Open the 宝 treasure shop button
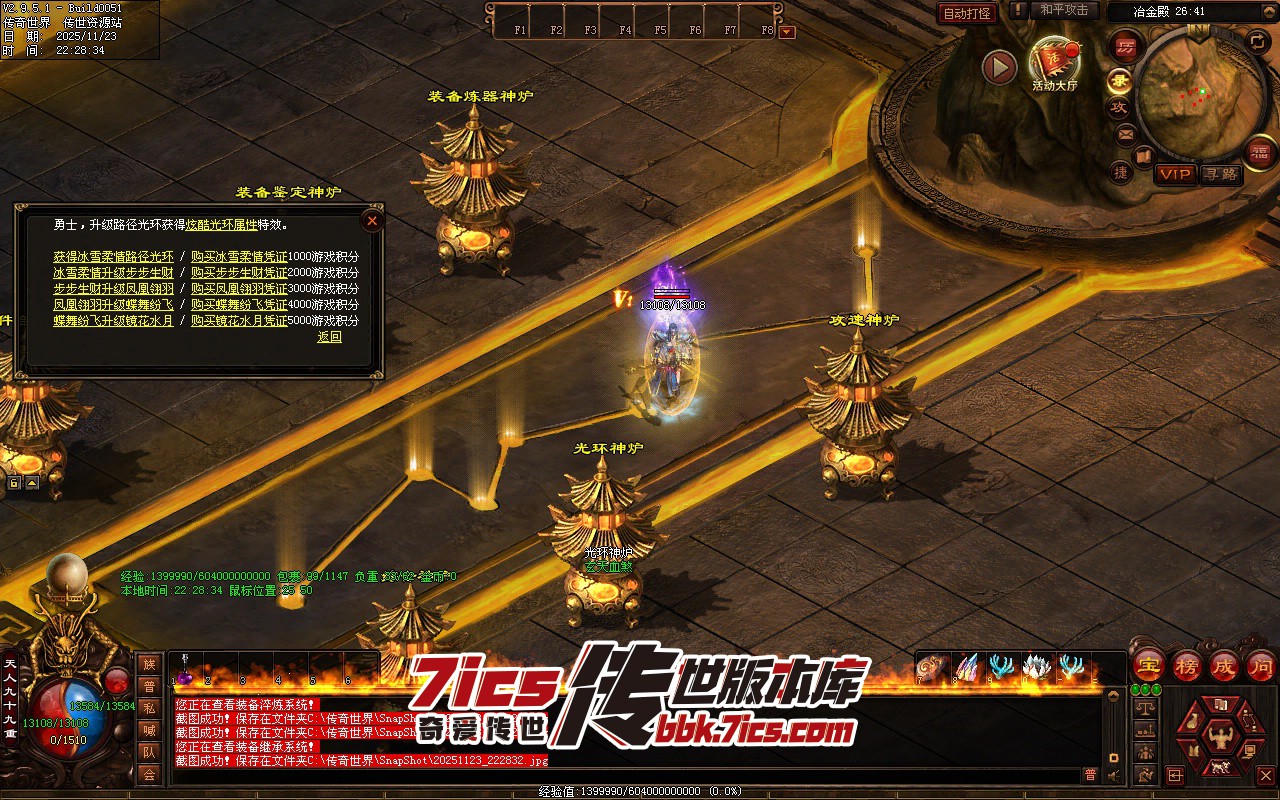1280x800 pixels. (x=1149, y=665)
